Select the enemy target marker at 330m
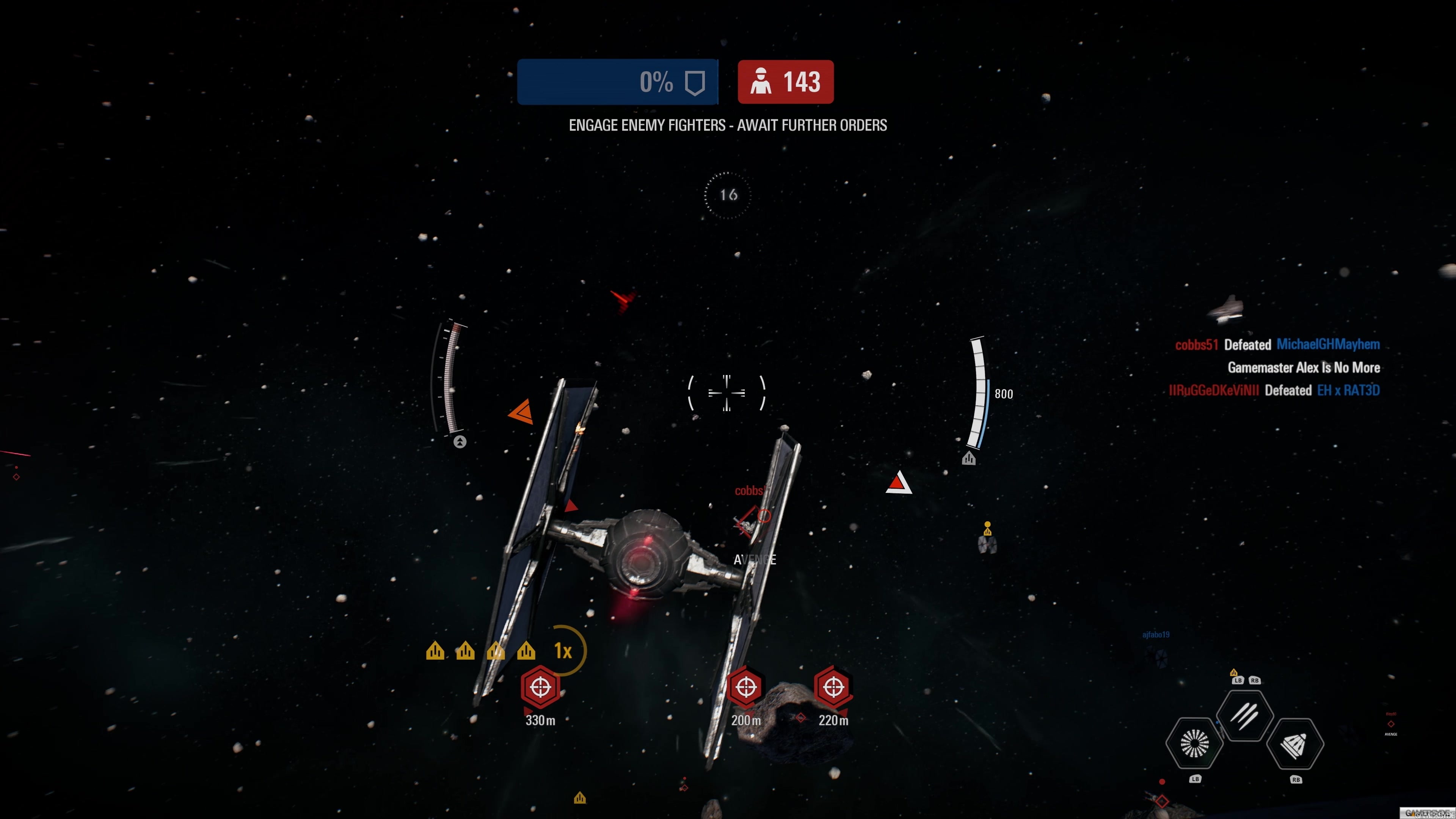This screenshot has width=1456, height=819. pos(540,687)
